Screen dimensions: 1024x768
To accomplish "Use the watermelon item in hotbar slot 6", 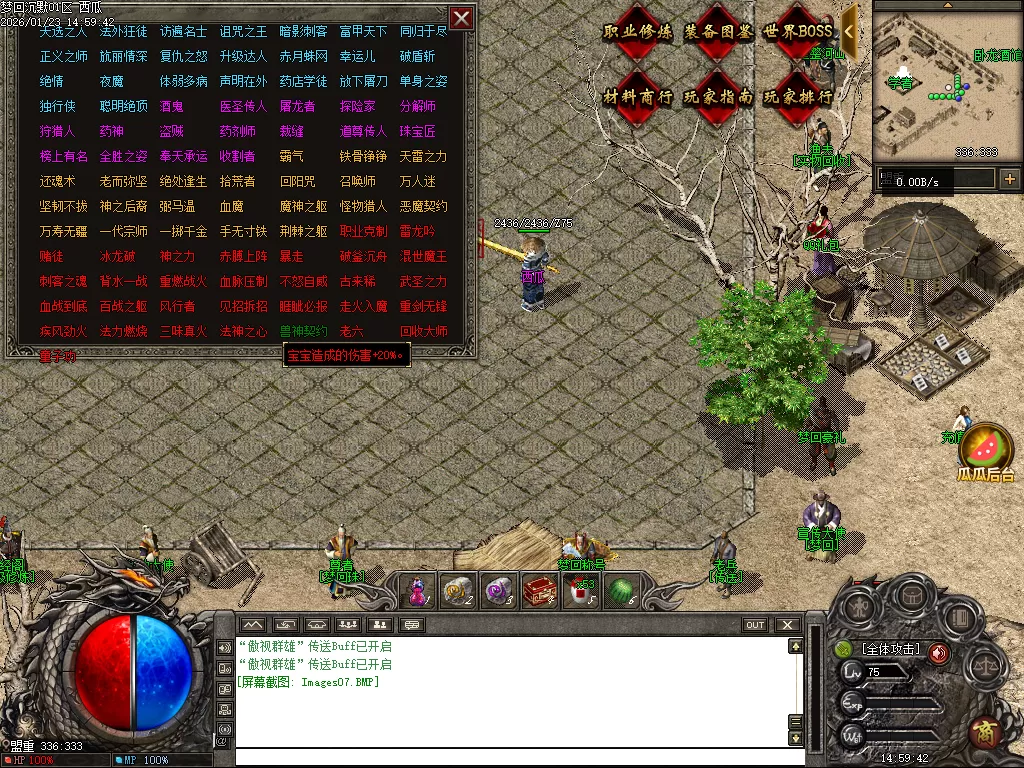I will [622, 591].
